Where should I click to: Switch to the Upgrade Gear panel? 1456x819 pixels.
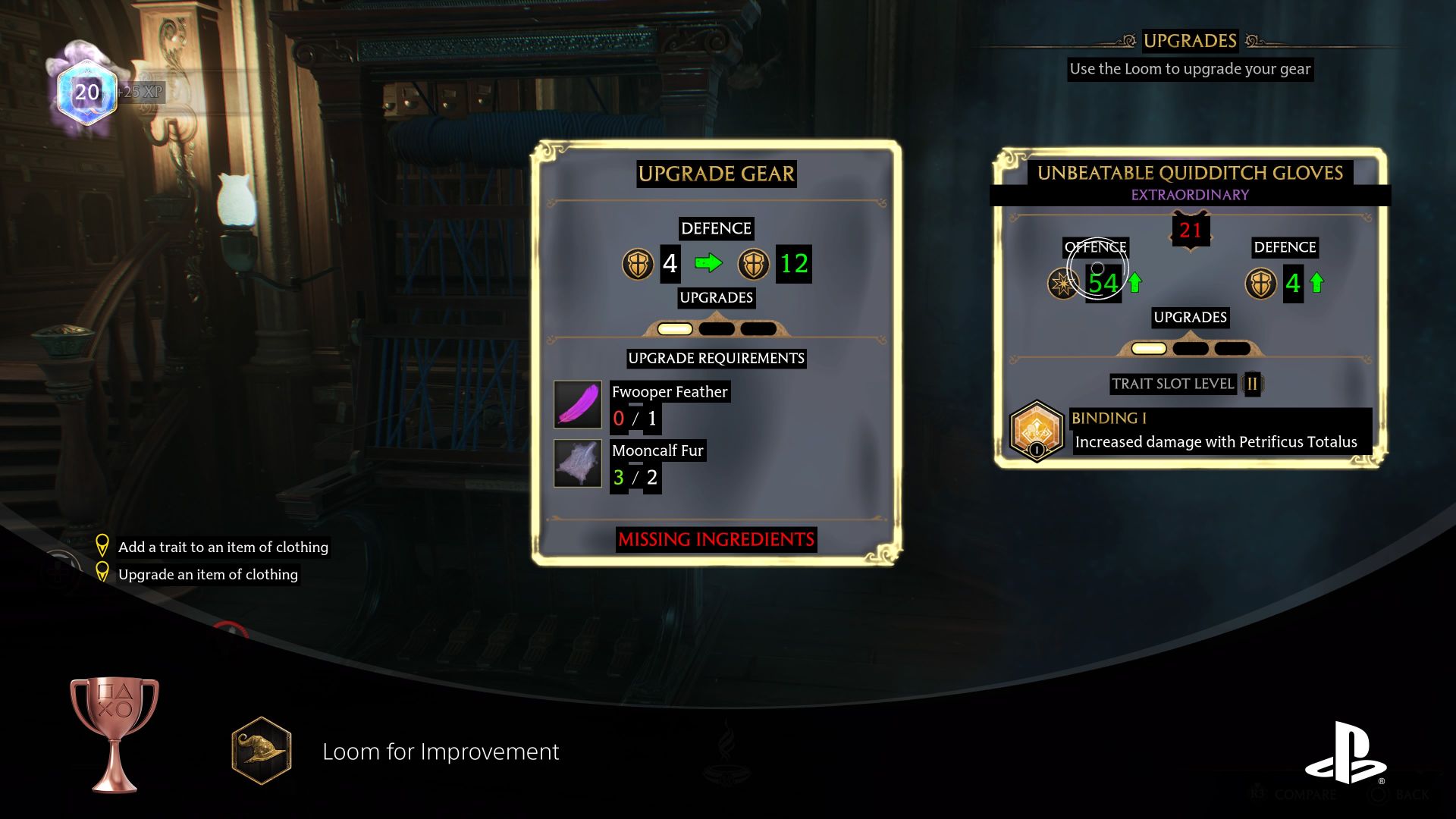tap(717, 174)
